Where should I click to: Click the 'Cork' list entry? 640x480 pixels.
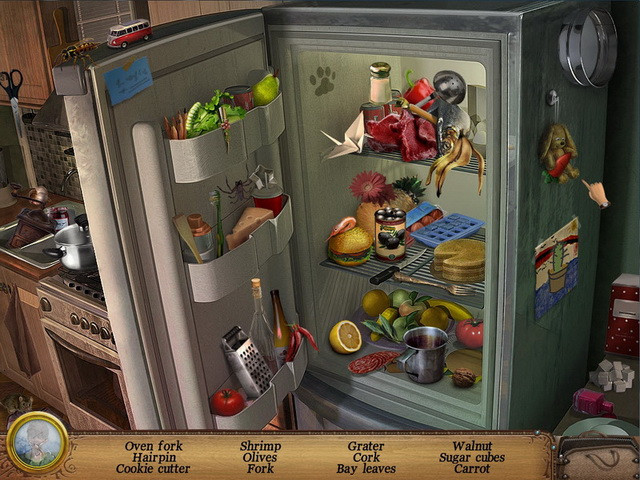click(x=366, y=458)
